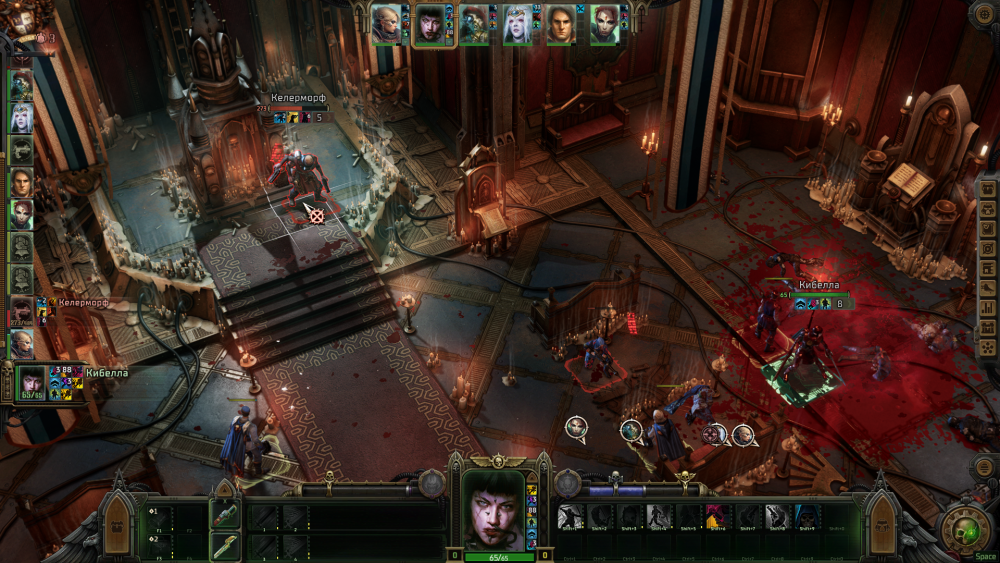This screenshot has width=1000, height=563.
Task: Select the red-haired woman's party portrait
Action: (605, 24)
